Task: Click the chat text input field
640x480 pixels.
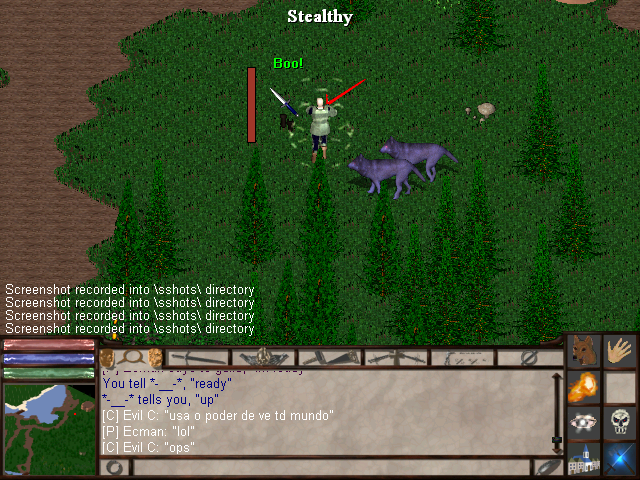Action: coord(330,467)
